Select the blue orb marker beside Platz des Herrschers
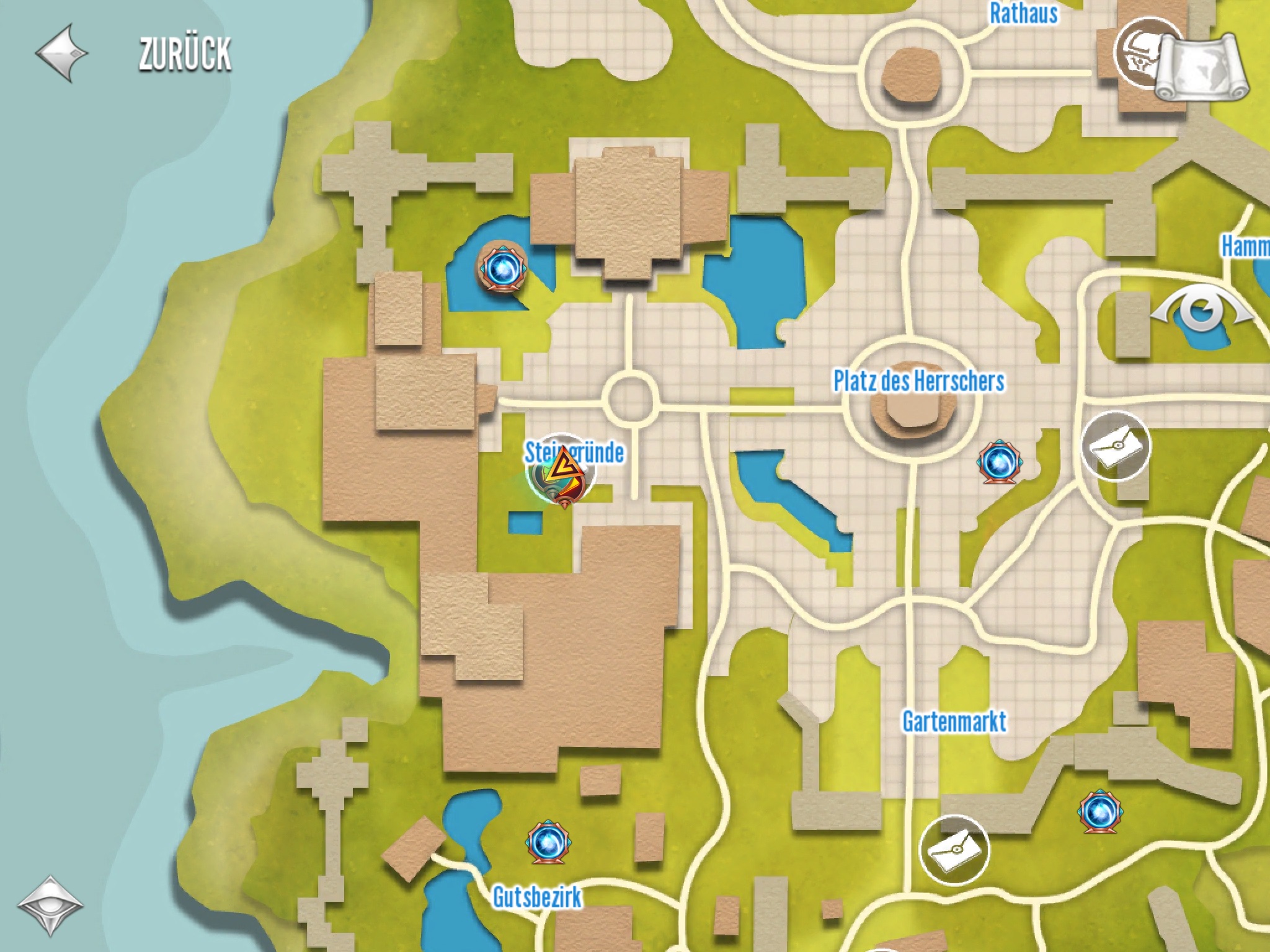1270x952 pixels. (x=1000, y=462)
